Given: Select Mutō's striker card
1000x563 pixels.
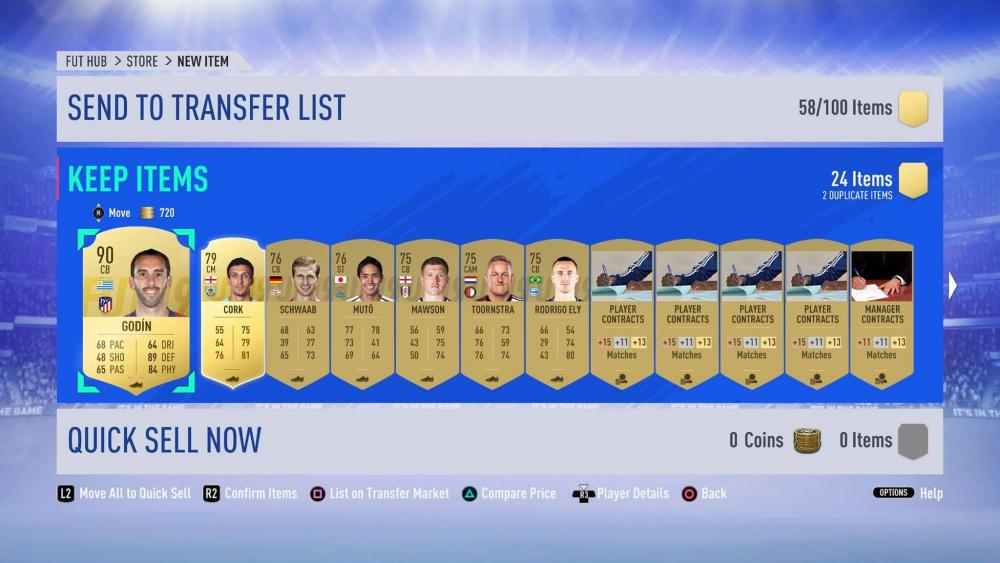Looking at the screenshot, I should pos(363,312).
